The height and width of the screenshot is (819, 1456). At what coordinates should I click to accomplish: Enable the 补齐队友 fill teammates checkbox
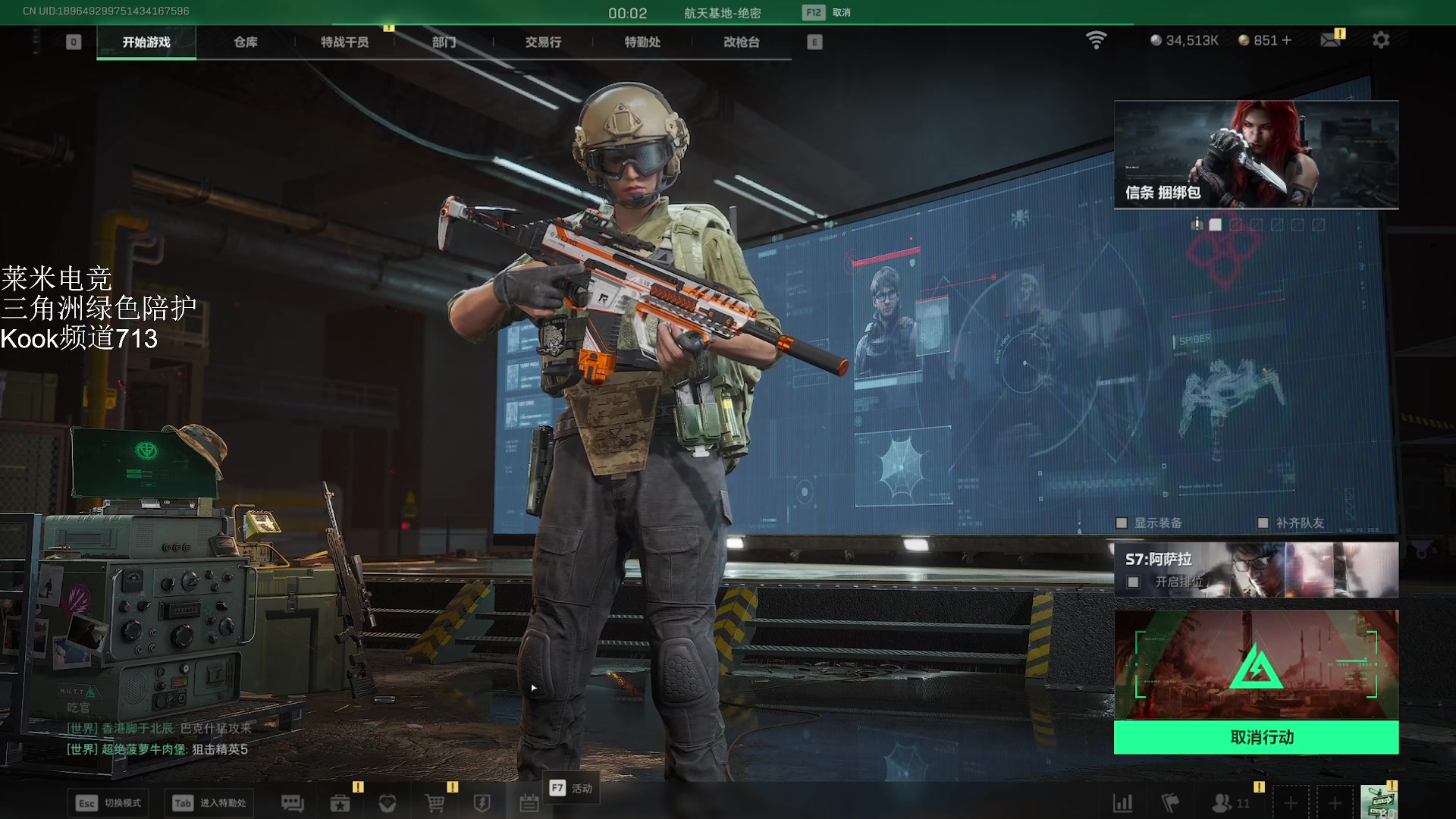coord(1263,522)
